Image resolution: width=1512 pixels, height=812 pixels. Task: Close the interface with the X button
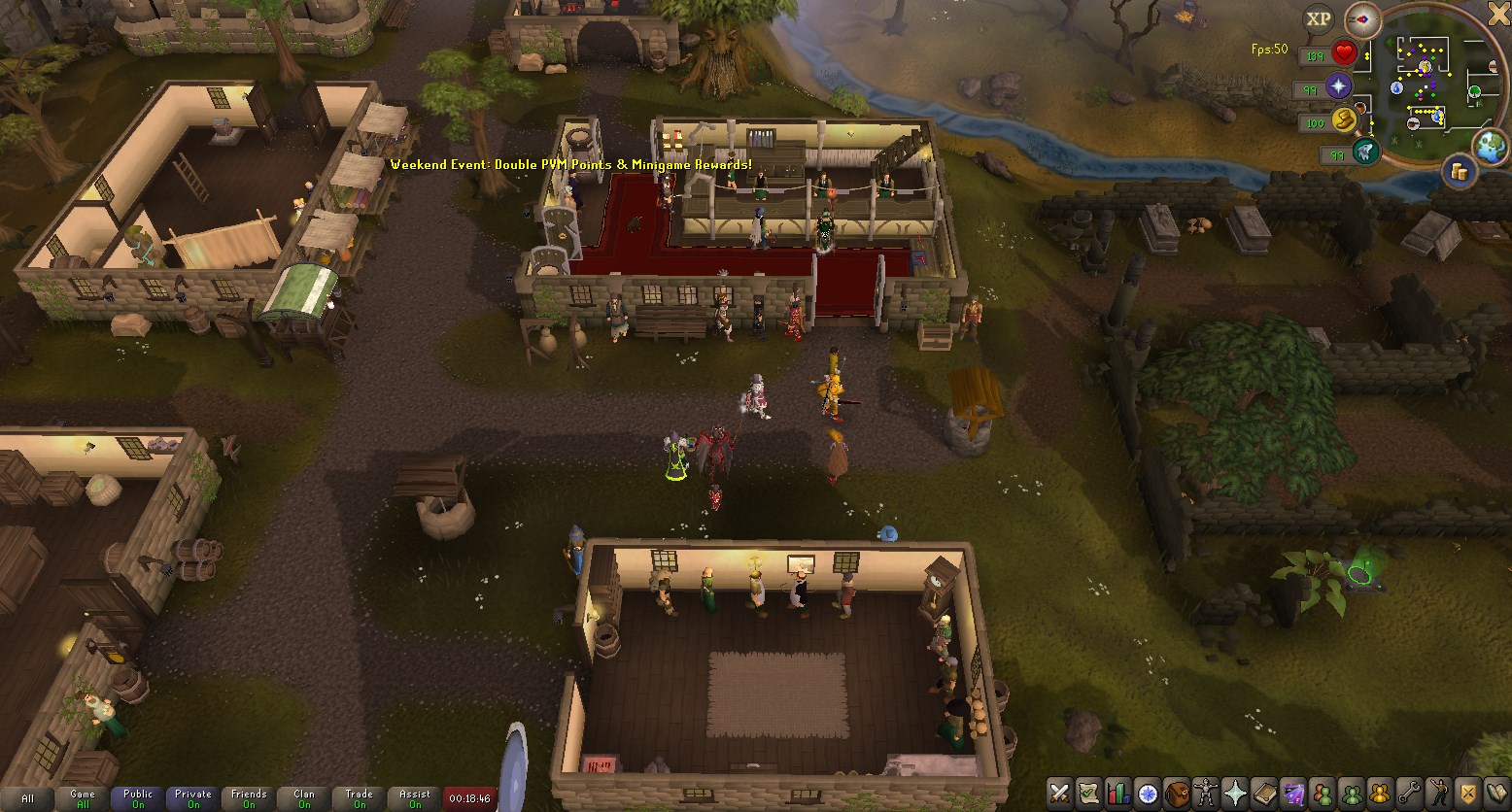point(1497,12)
